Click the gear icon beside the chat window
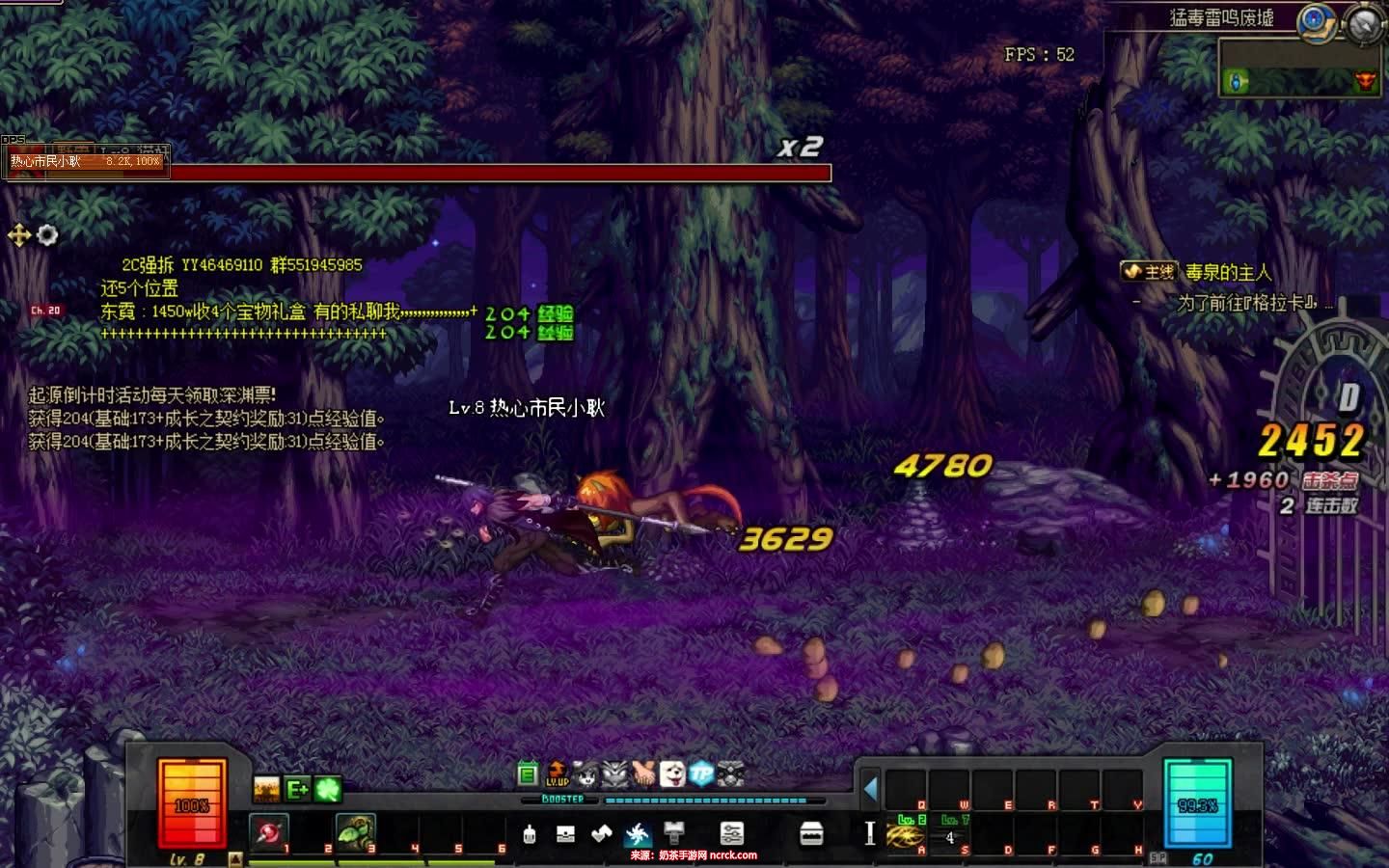The width and height of the screenshot is (1389, 868). click(47, 234)
